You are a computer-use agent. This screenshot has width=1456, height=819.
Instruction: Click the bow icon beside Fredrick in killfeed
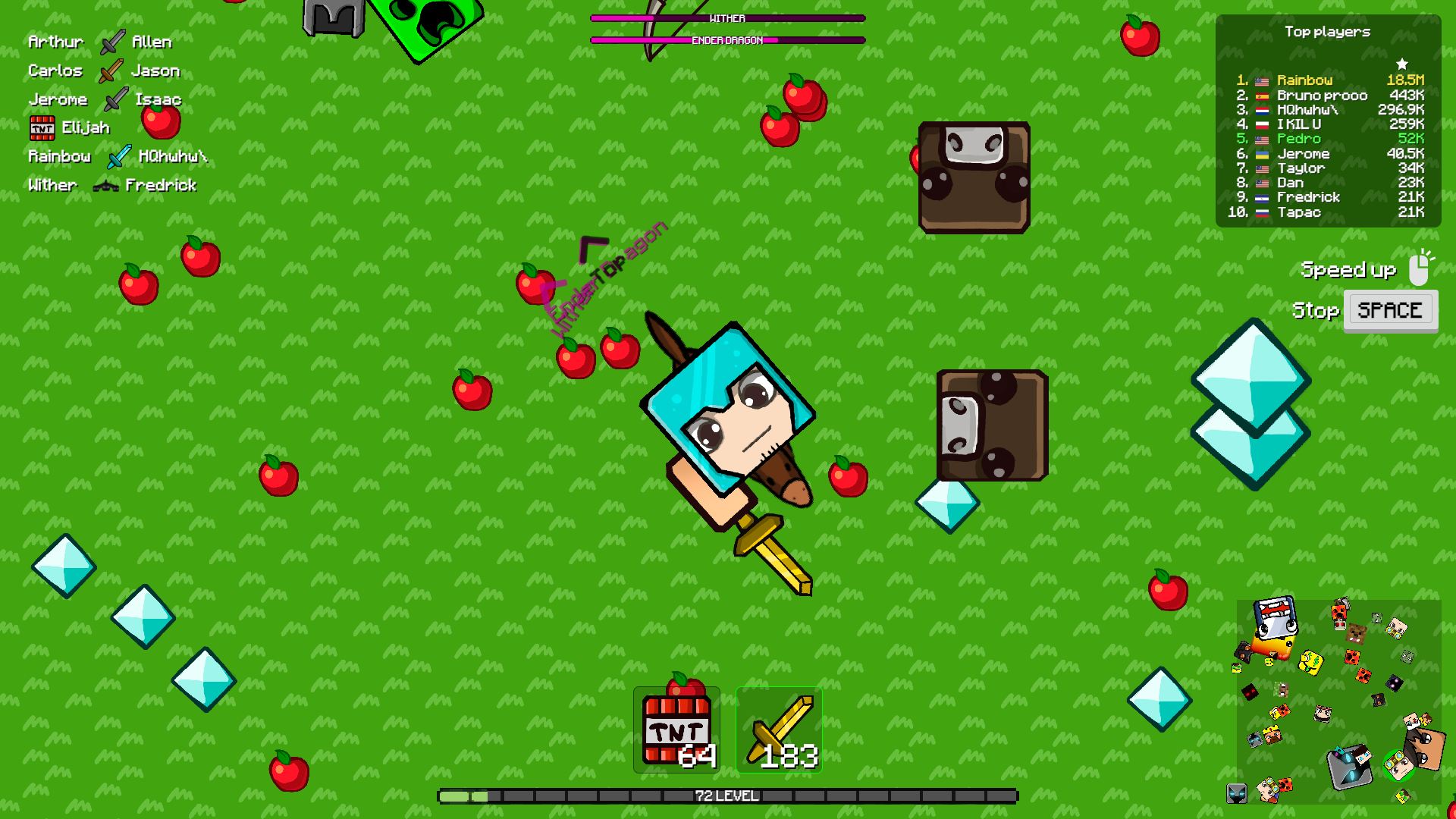106,185
